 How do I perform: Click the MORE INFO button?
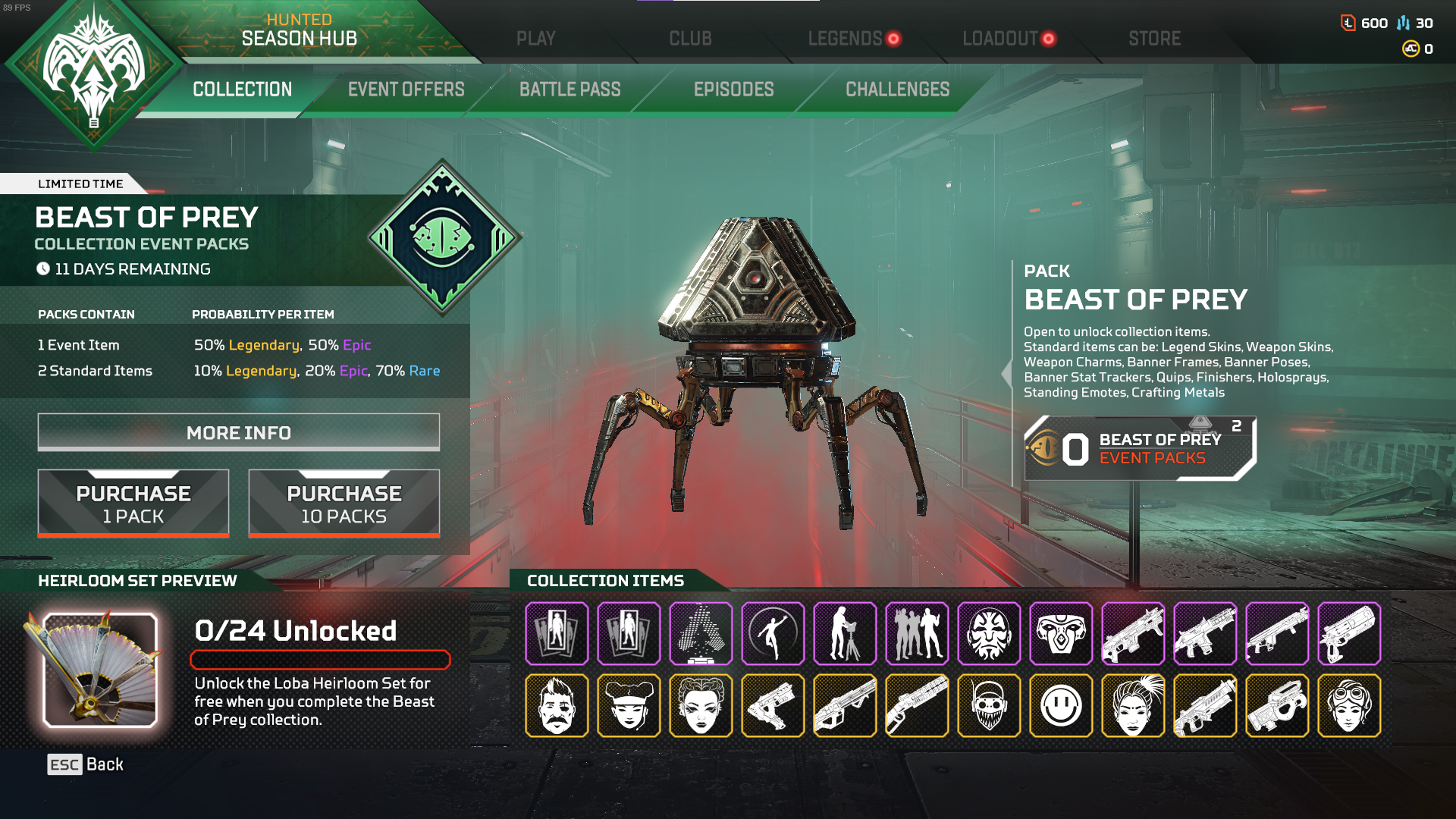pos(238,432)
